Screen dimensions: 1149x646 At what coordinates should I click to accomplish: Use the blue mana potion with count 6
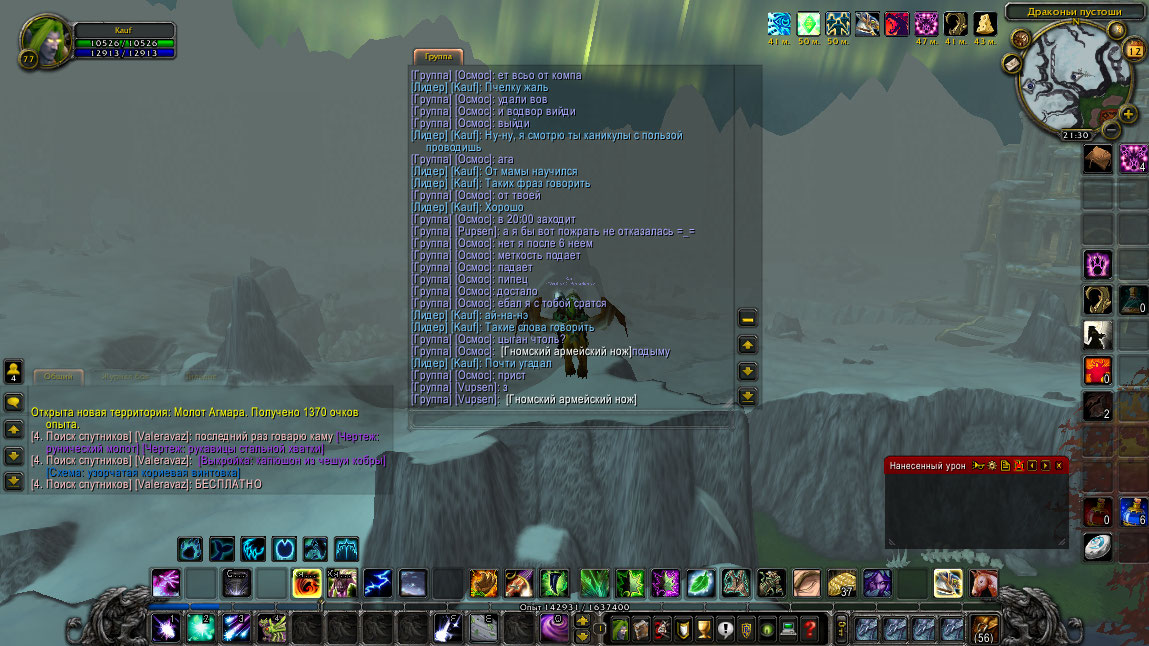1133,512
